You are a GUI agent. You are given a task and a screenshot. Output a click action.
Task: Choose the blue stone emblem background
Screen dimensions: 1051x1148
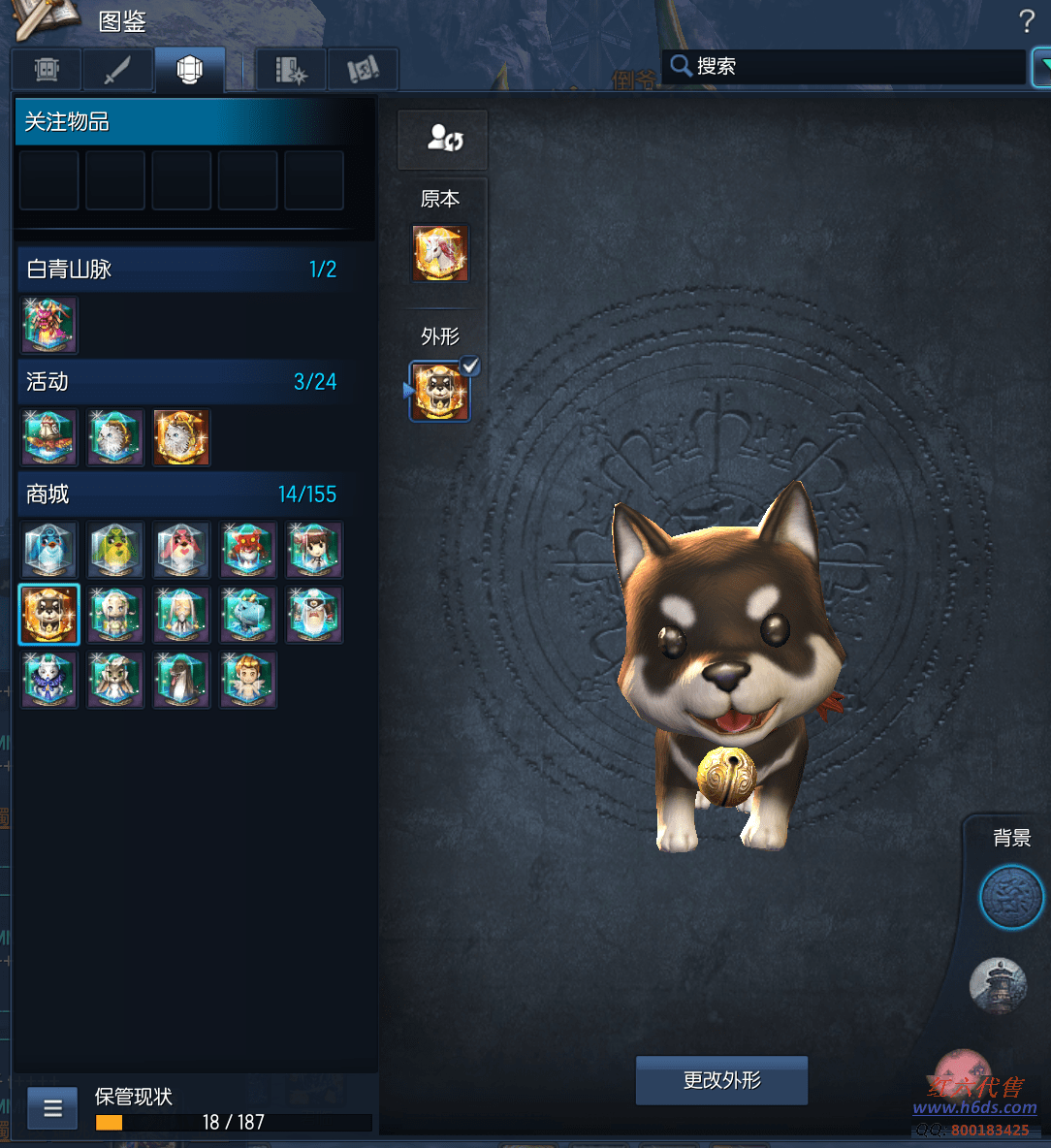pyautogui.click(x=1011, y=898)
